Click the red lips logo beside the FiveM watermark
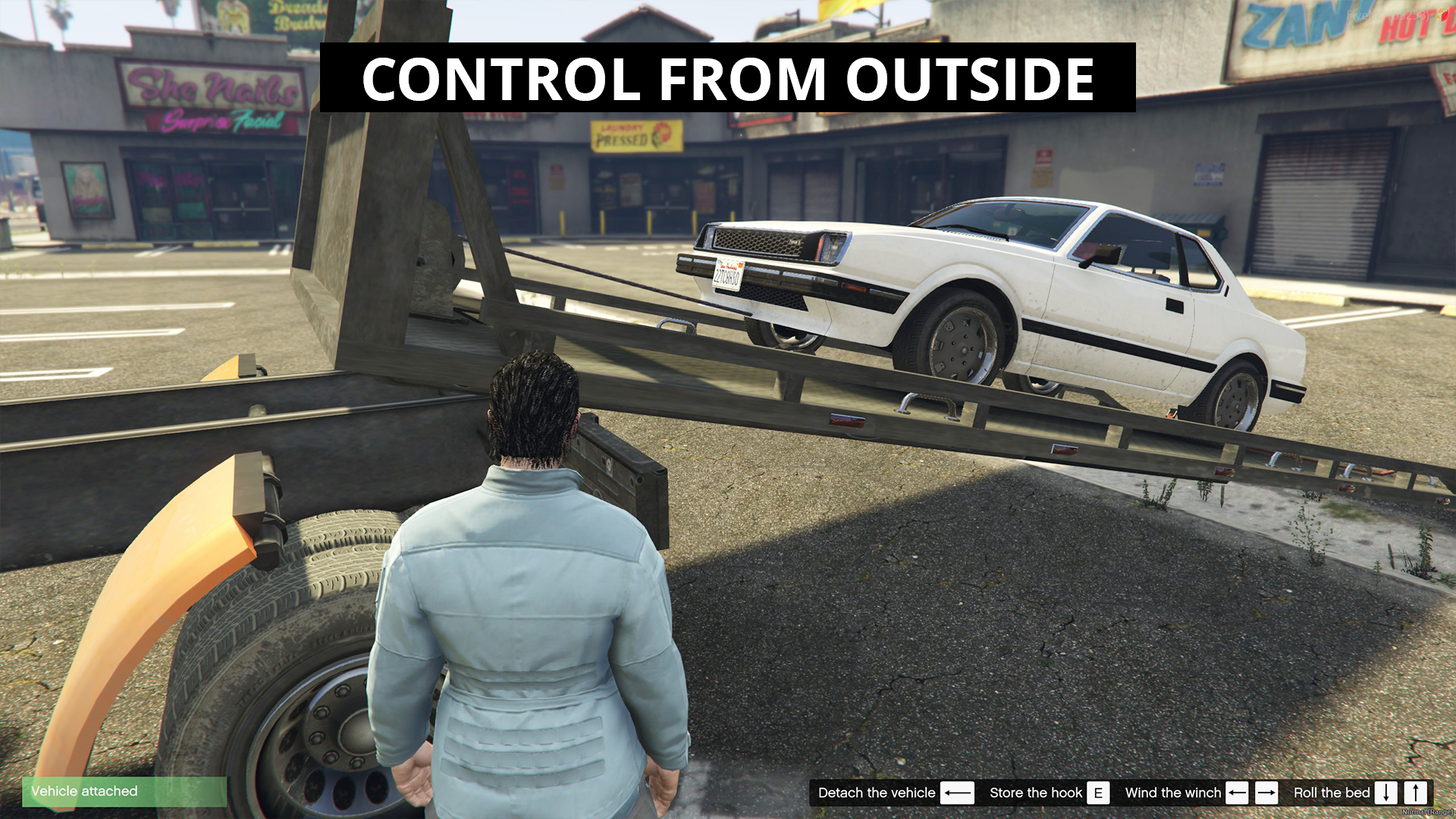This screenshot has height=819, width=1456. click(x=1443, y=15)
